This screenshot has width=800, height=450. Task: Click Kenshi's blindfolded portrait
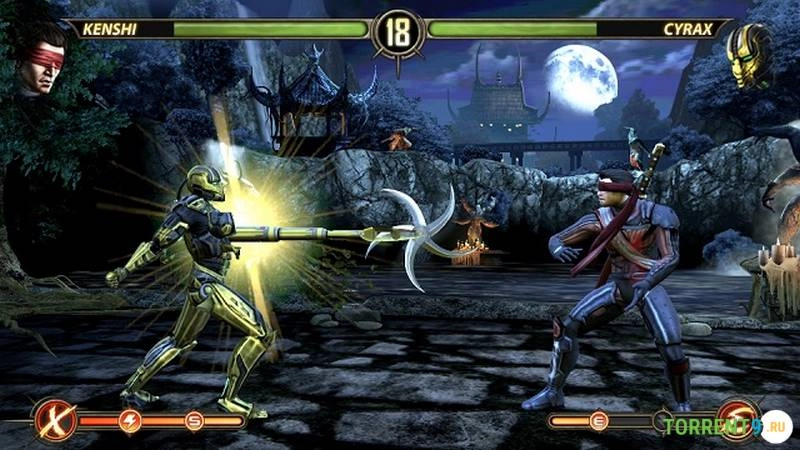pos(42,60)
